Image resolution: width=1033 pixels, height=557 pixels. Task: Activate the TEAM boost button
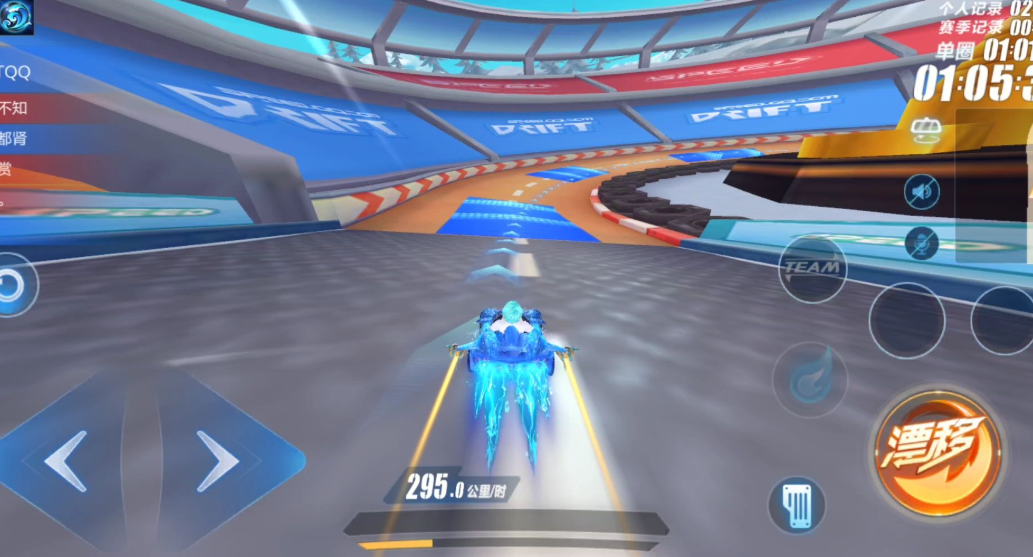pyautogui.click(x=811, y=268)
